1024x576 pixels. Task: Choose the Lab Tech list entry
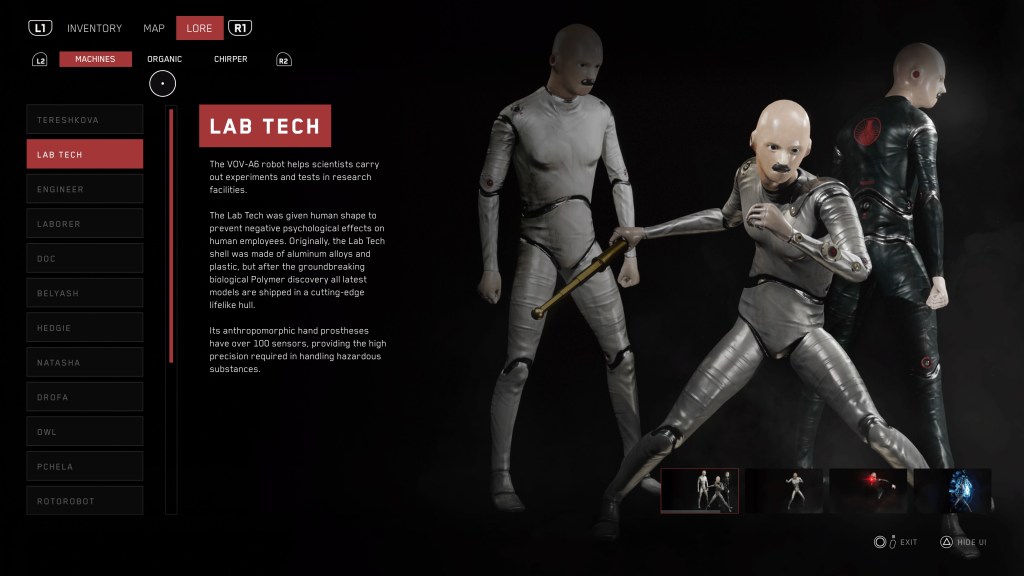85,154
